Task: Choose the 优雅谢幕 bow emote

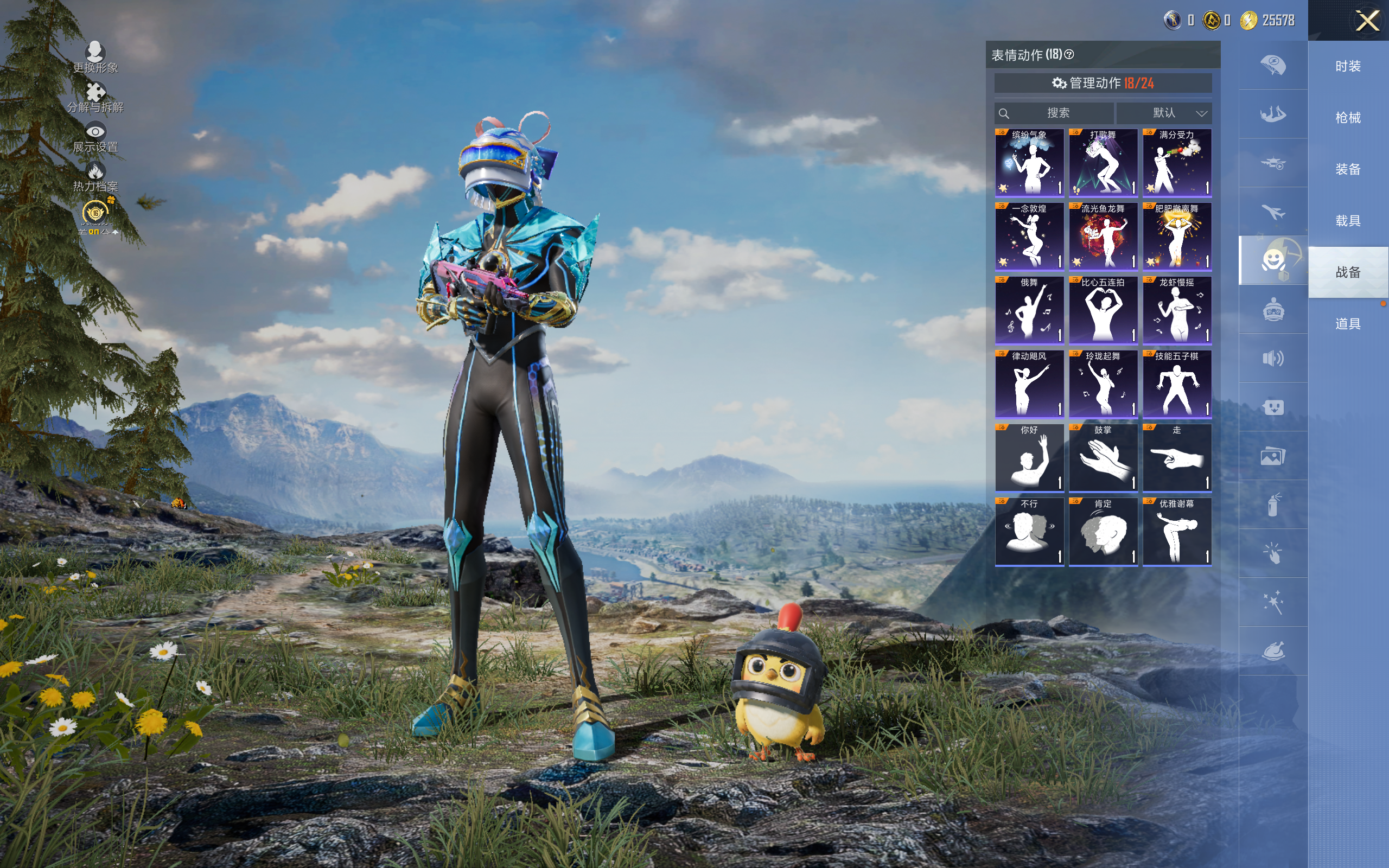Action: point(1177,532)
